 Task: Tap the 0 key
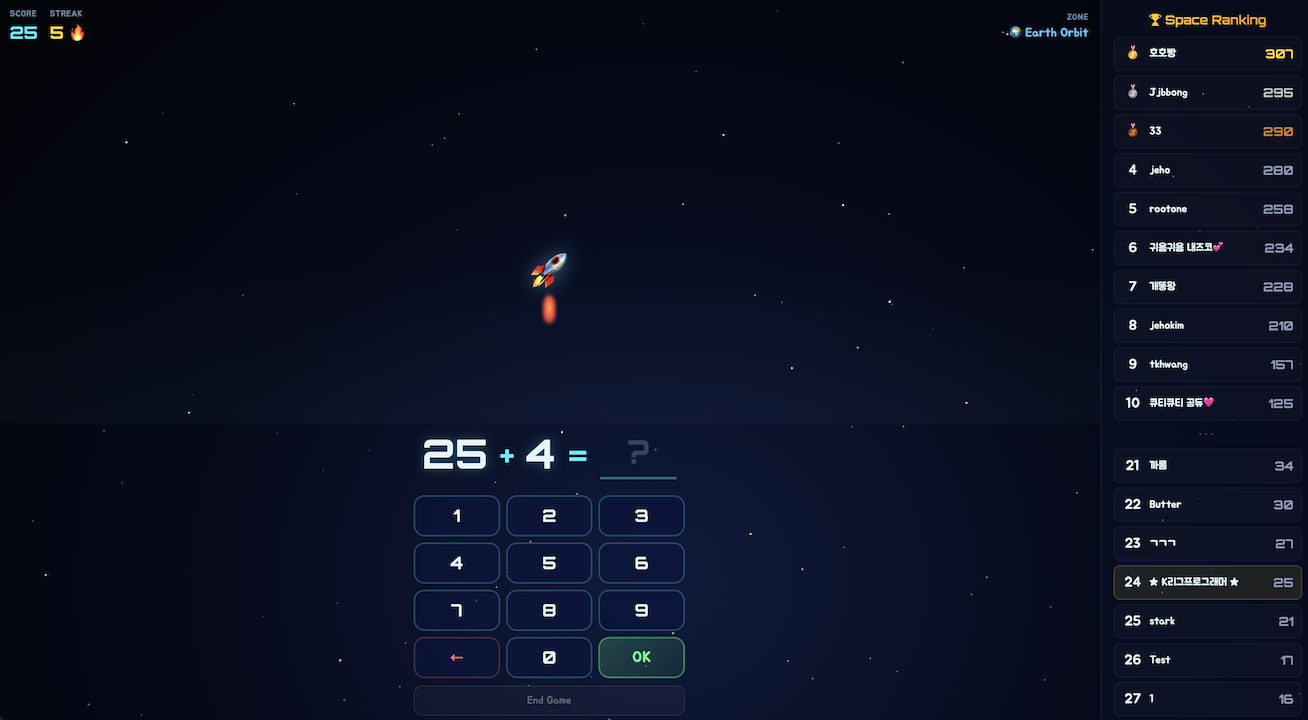pos(549,657)
